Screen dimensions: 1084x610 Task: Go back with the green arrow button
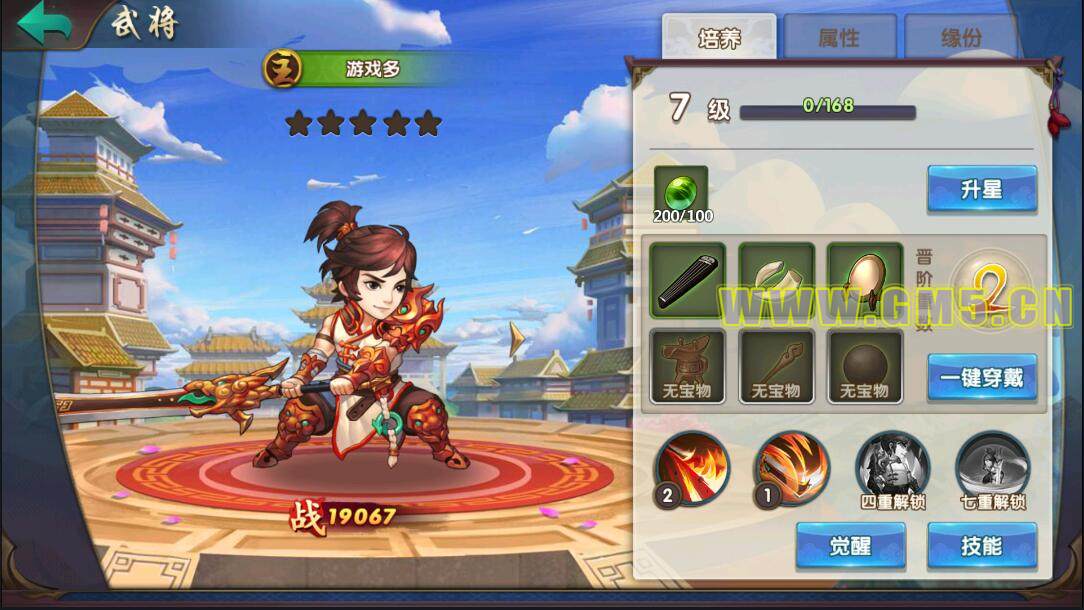tap(43, 23)
